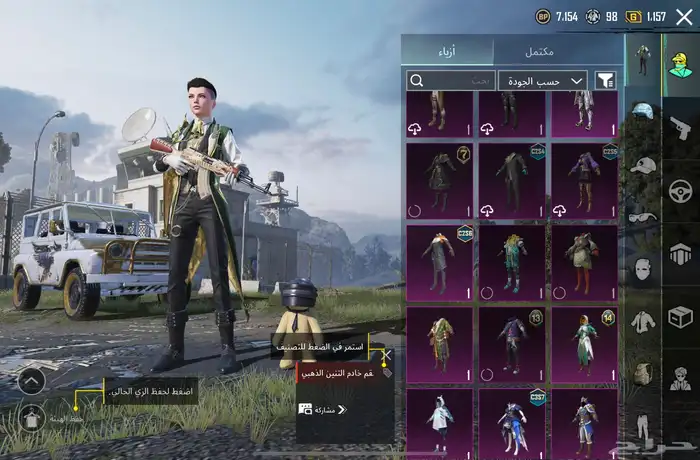Close the inventory screen with the X
The image size is (700, 460).
(684, 16)
